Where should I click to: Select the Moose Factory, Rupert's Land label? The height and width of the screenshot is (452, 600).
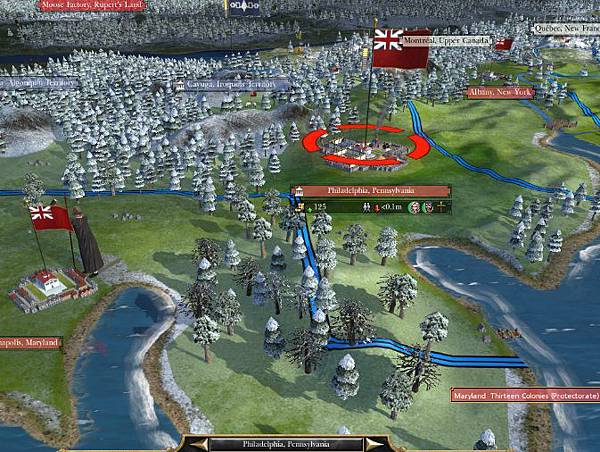click(93, 5)
